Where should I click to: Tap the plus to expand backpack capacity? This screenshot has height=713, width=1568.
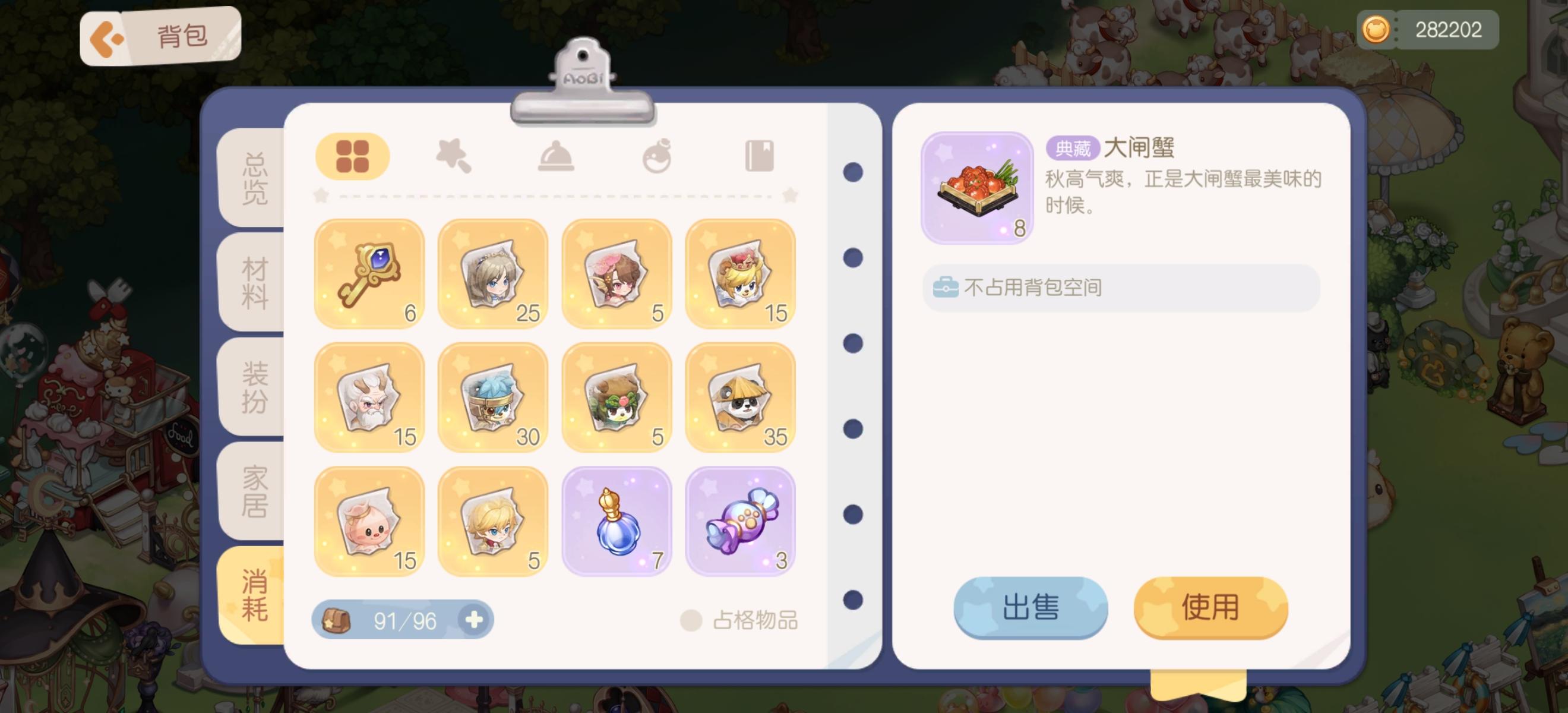click(x=476, y=619)
